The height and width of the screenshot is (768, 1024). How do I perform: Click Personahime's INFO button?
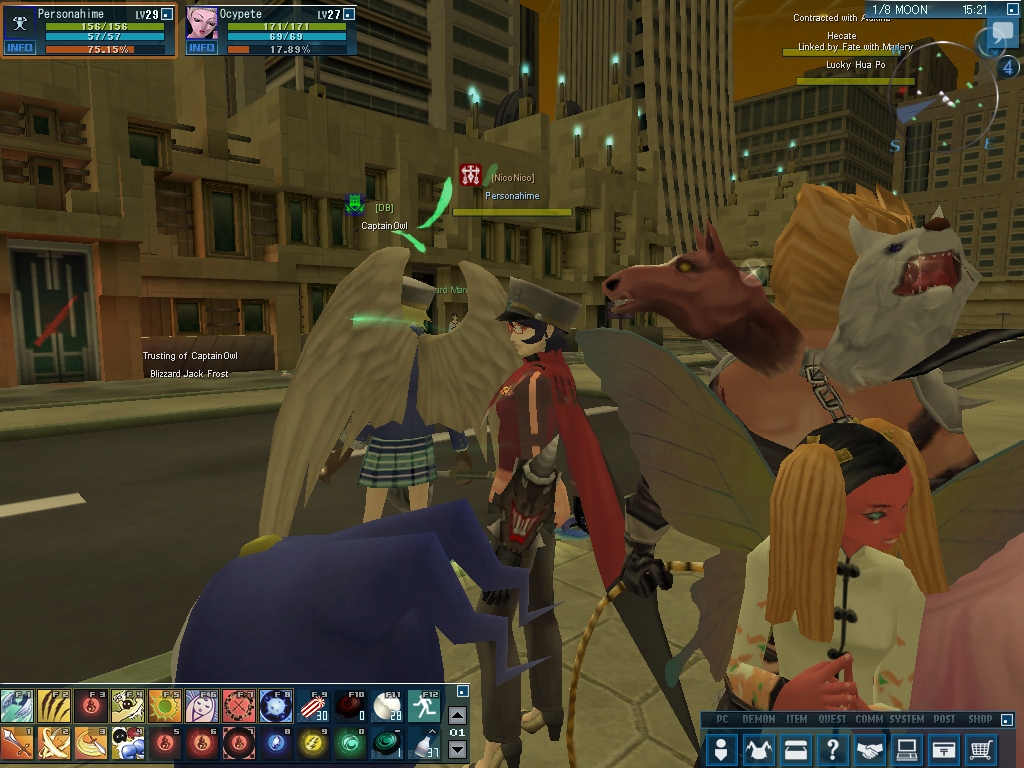click(x=19, y=47)
